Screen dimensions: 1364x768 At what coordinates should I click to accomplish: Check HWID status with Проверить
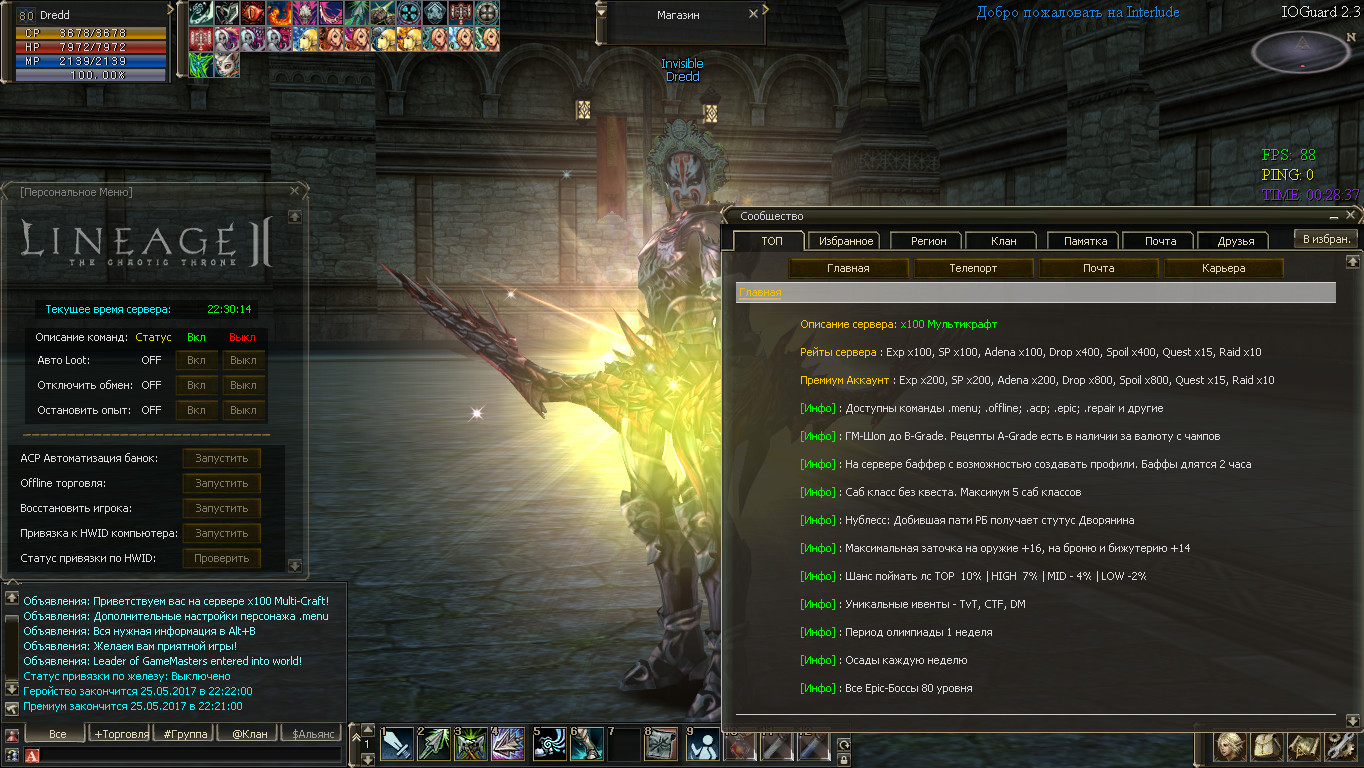pyautogui.click(x=221, y=558)
